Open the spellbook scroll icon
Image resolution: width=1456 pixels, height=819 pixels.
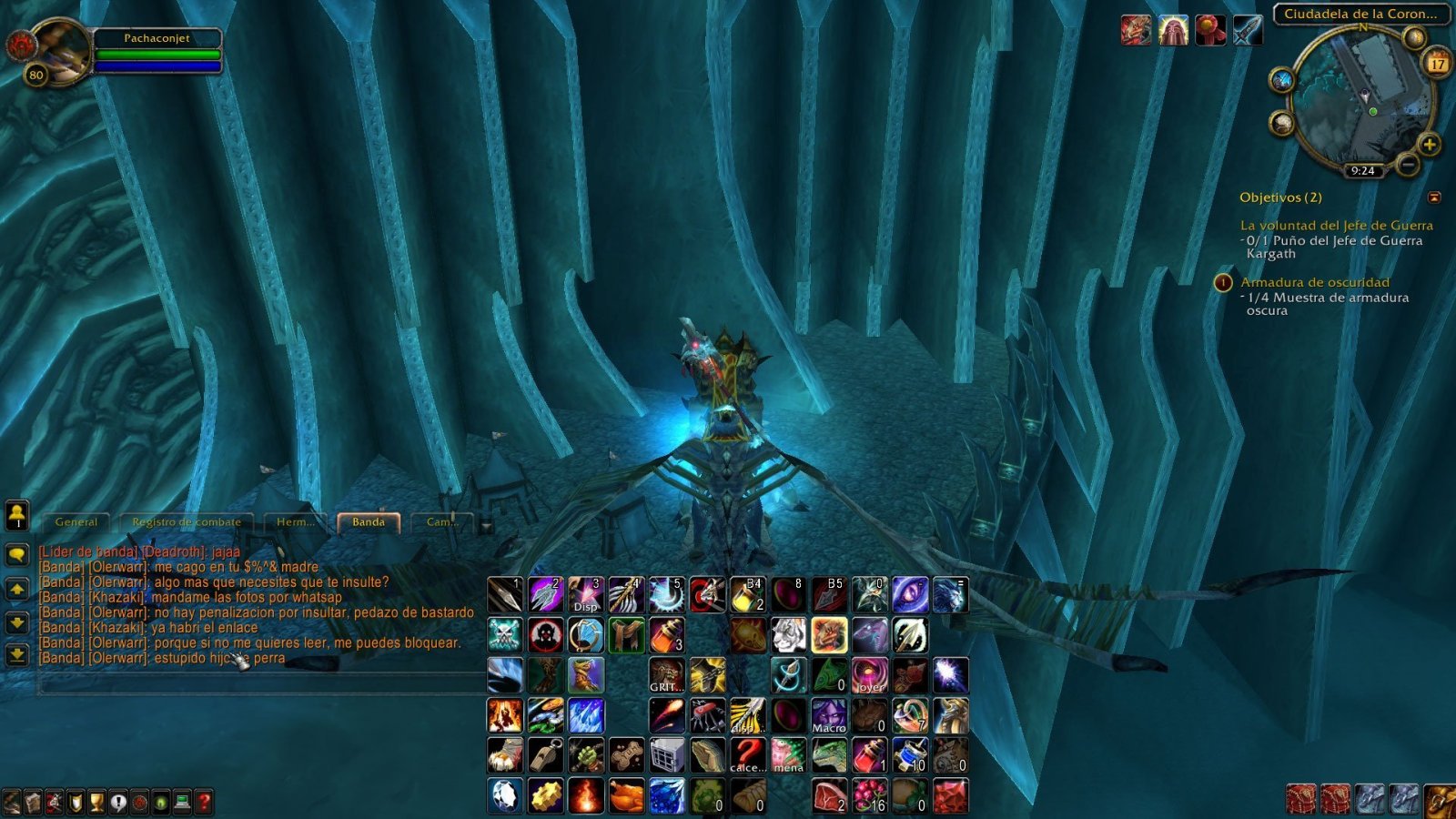coord(34,803)
